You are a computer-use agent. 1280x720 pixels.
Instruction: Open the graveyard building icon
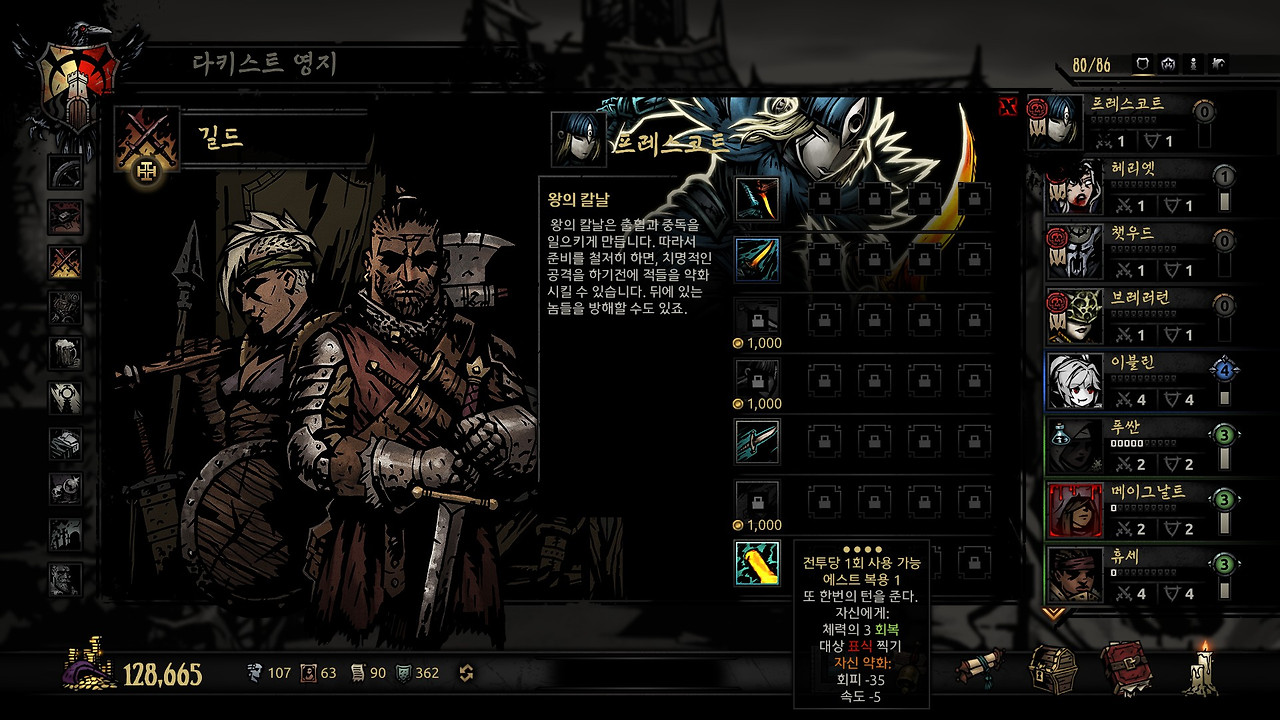(x=65, y=532)
